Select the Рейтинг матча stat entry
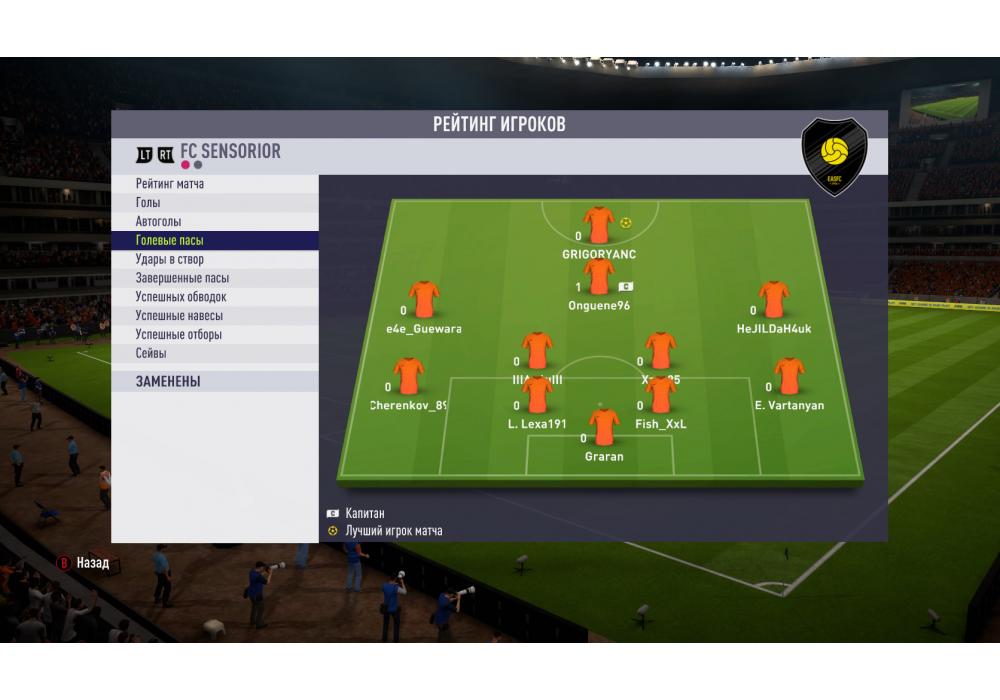The width and height of the screenshot is (1000, 700). [170, 184]
